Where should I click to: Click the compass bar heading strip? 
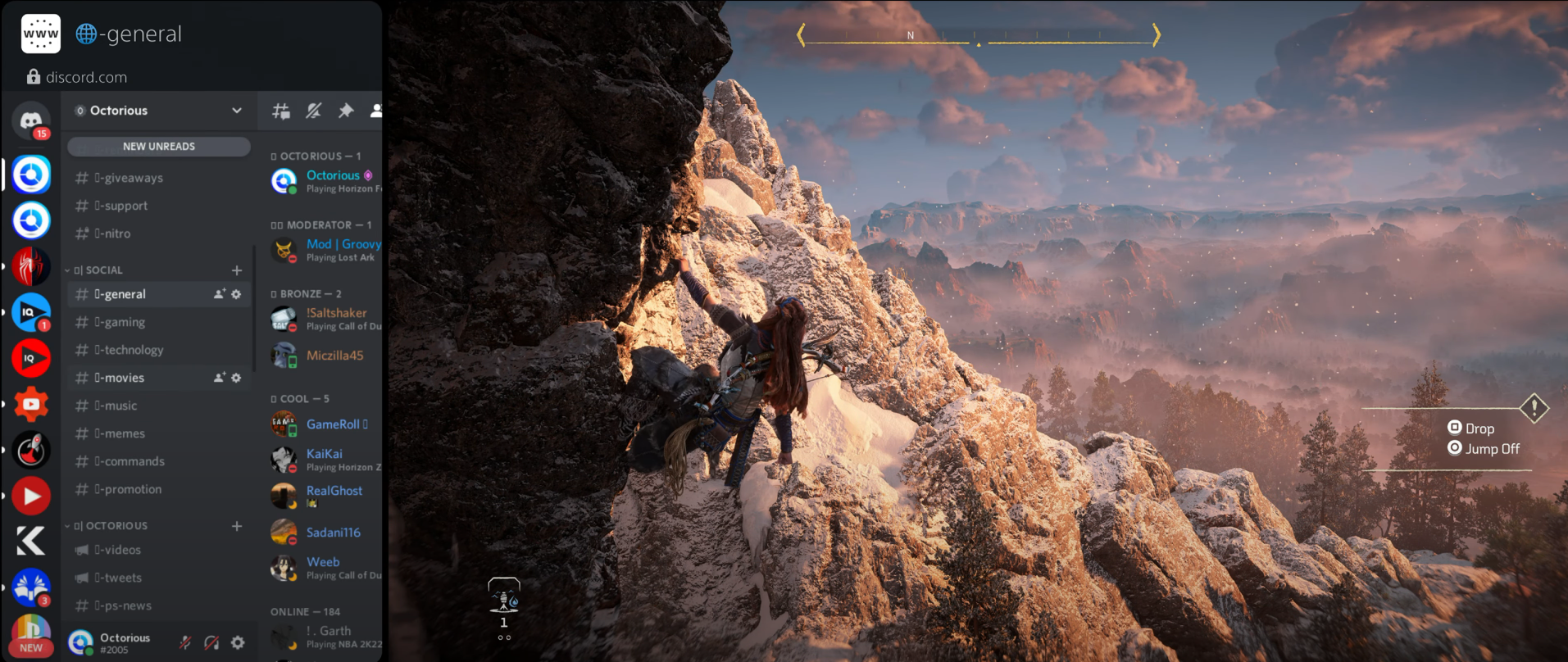979,36
